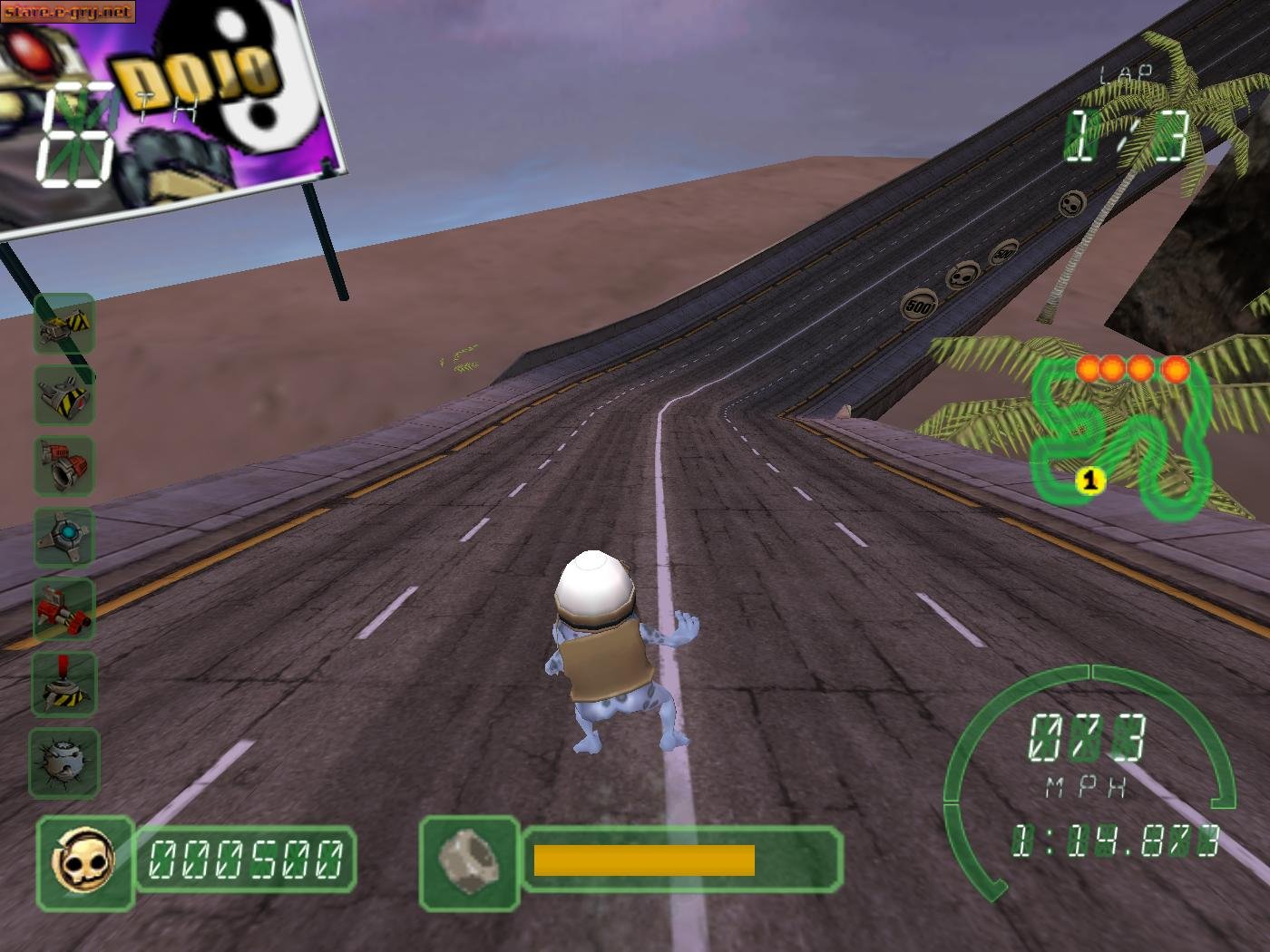Select the striped rocket launcher weapon icon
The image size is (1270, 952).
coord(63,396)
